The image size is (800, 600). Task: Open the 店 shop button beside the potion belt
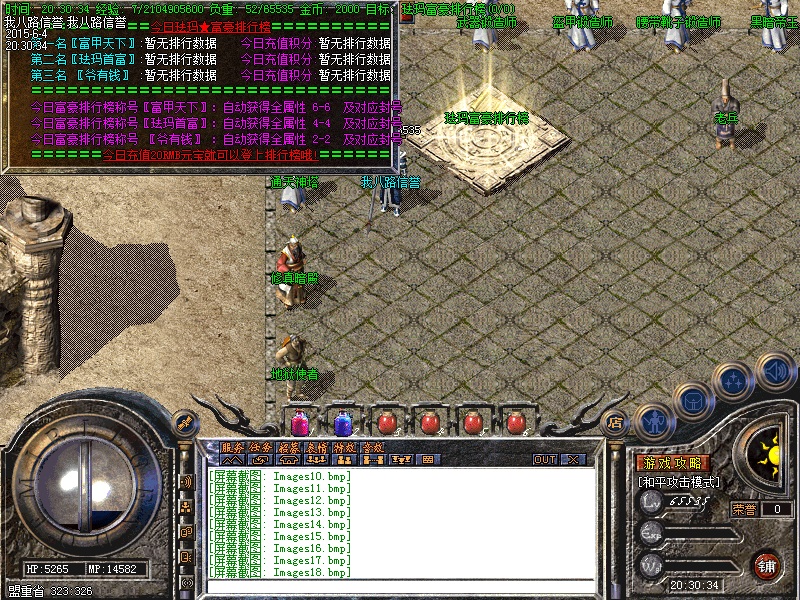tap(616, 422)
